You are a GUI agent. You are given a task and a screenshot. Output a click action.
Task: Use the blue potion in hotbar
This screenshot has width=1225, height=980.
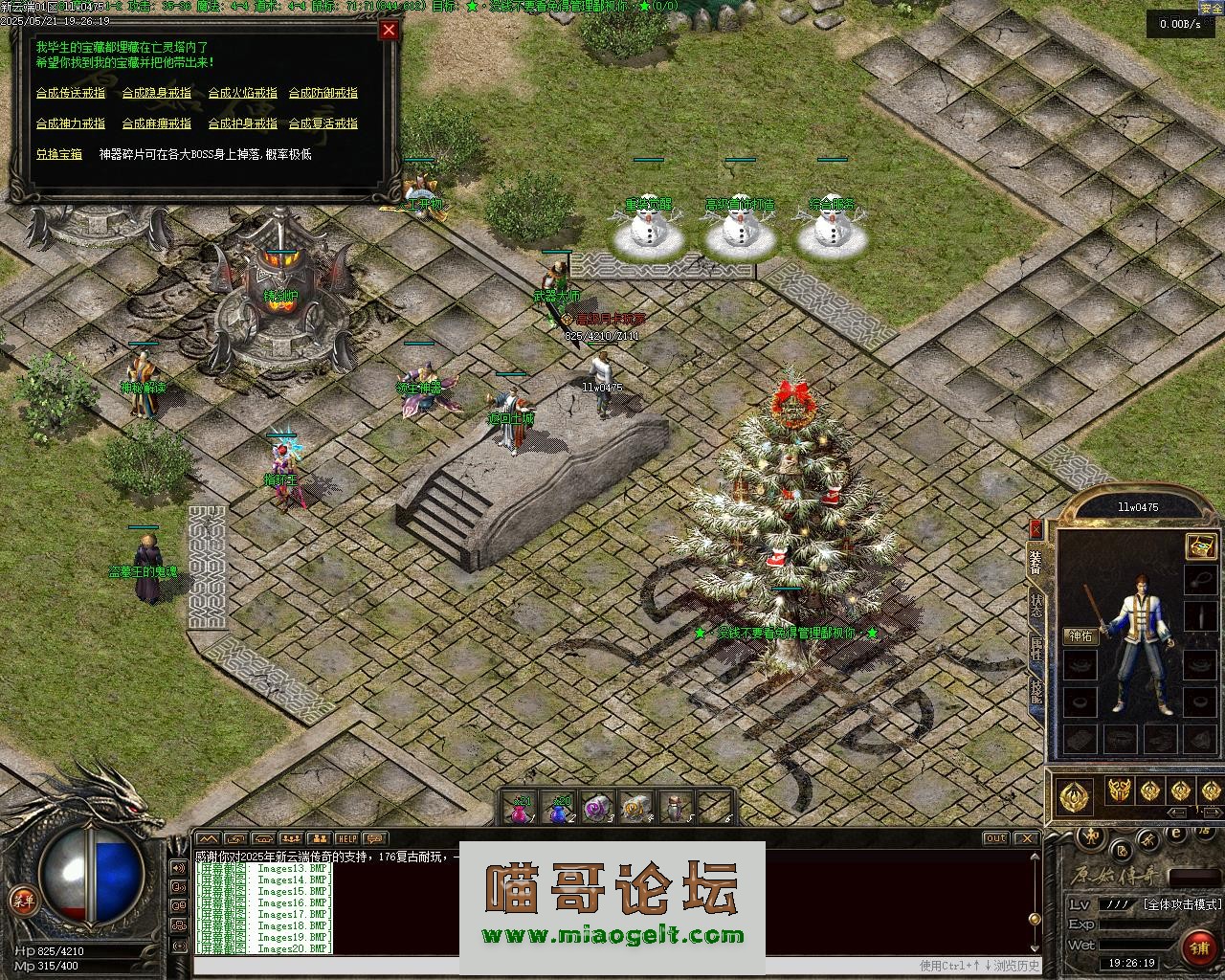point(558,809)
